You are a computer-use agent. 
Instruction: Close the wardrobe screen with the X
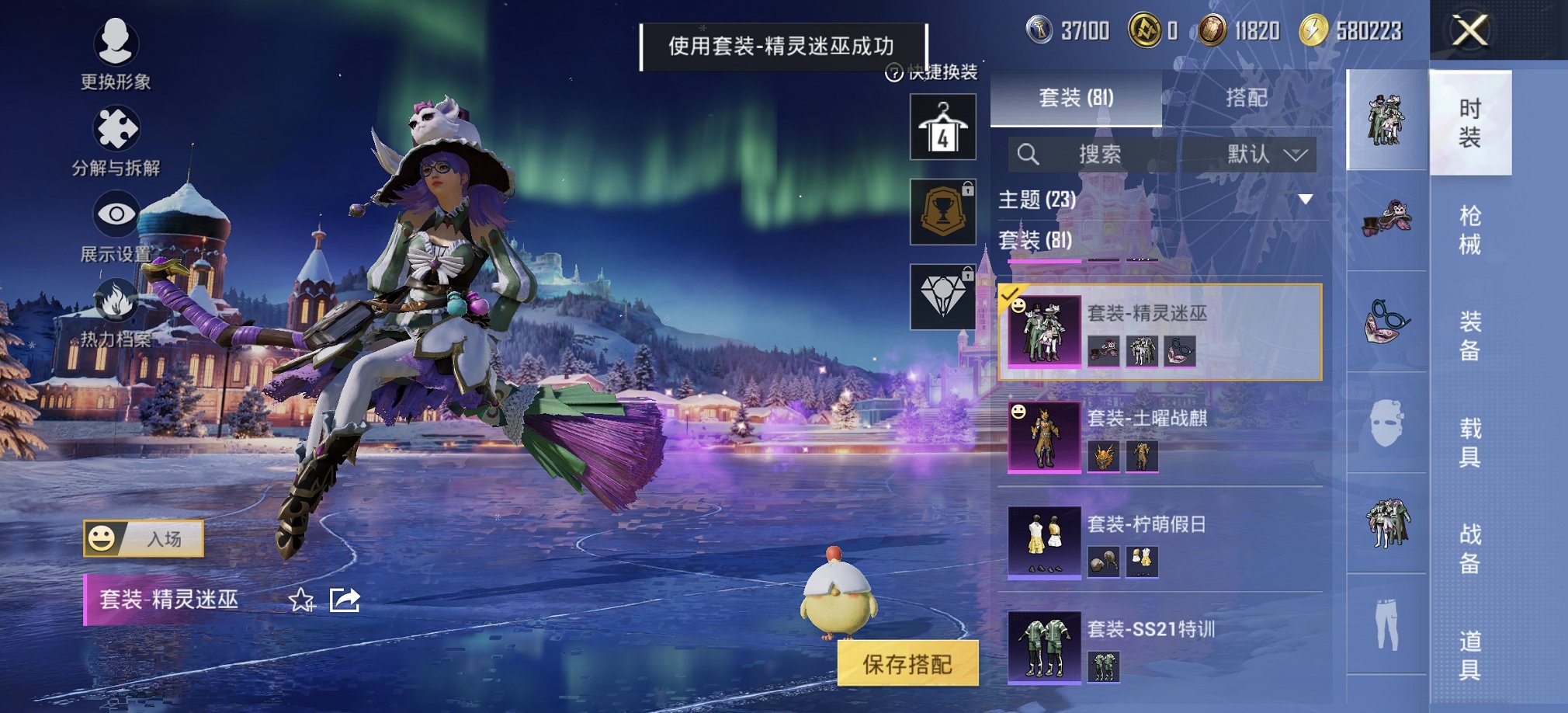(1470, 31)
